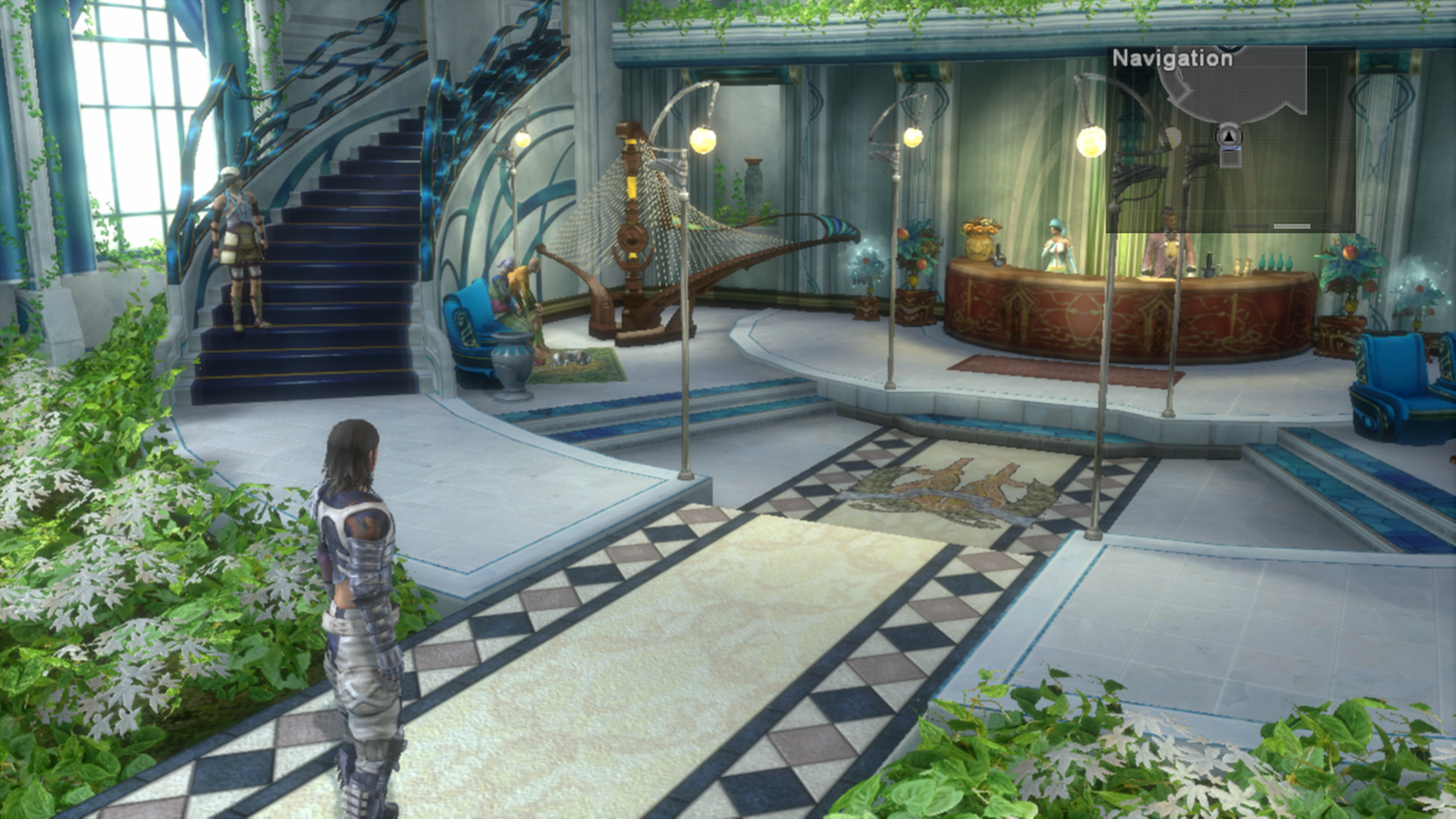Open the Navigation minimap
The width and height of the screenshot is (1456, 819).
(x=1172, y=58)
